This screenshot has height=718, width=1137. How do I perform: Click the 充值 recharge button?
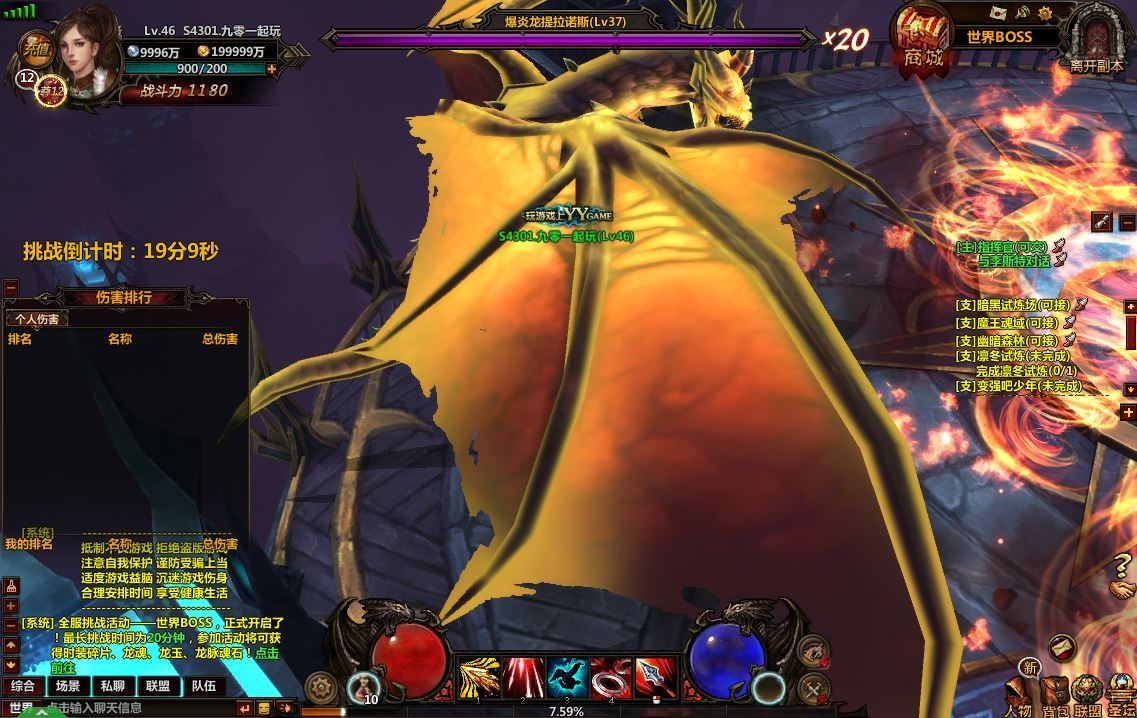click(x=37, y=46)
